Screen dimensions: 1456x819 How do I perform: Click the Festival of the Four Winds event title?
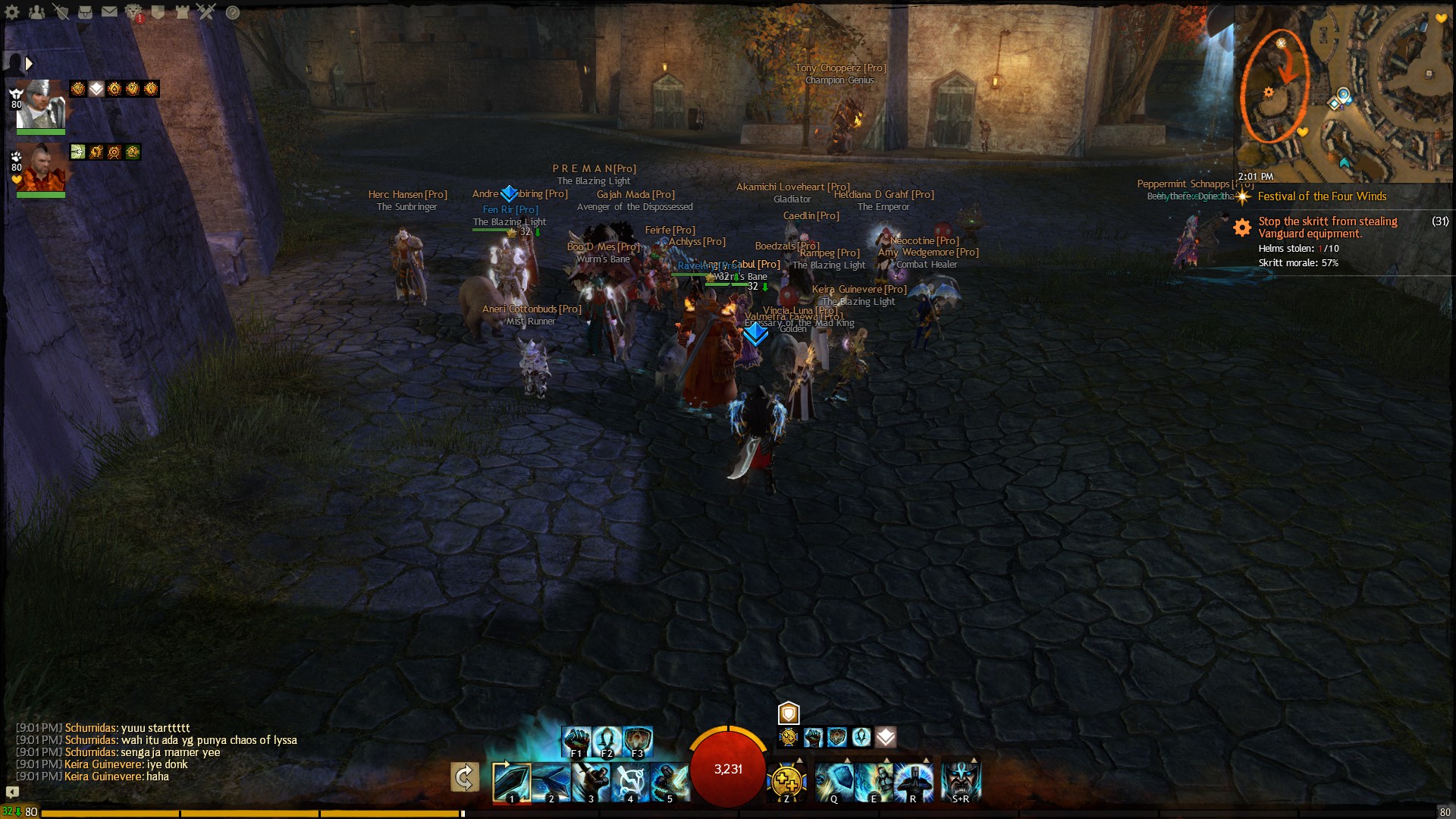1321,196
